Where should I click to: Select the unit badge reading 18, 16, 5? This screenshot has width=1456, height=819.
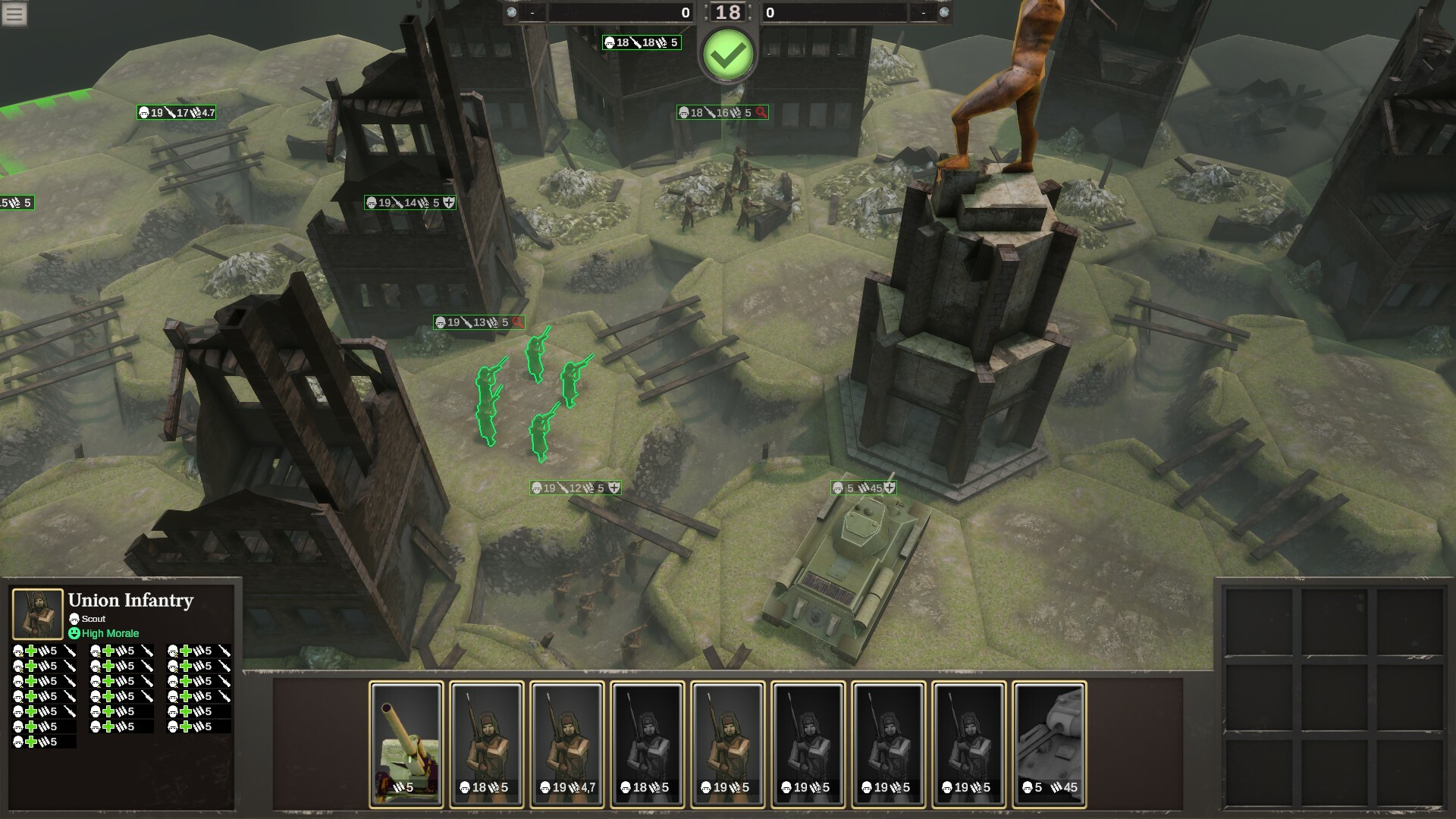[x=723, y=113]
